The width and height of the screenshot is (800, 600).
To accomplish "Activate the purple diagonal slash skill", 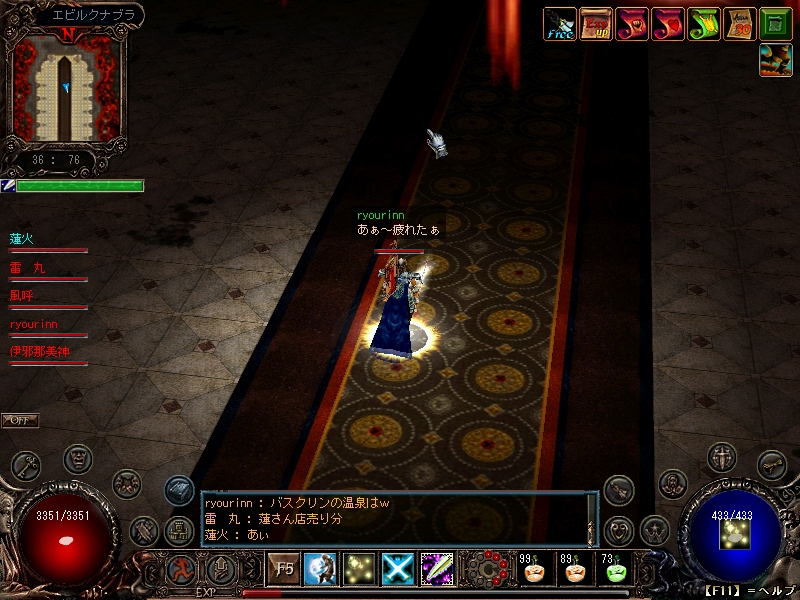I will 437,569.
